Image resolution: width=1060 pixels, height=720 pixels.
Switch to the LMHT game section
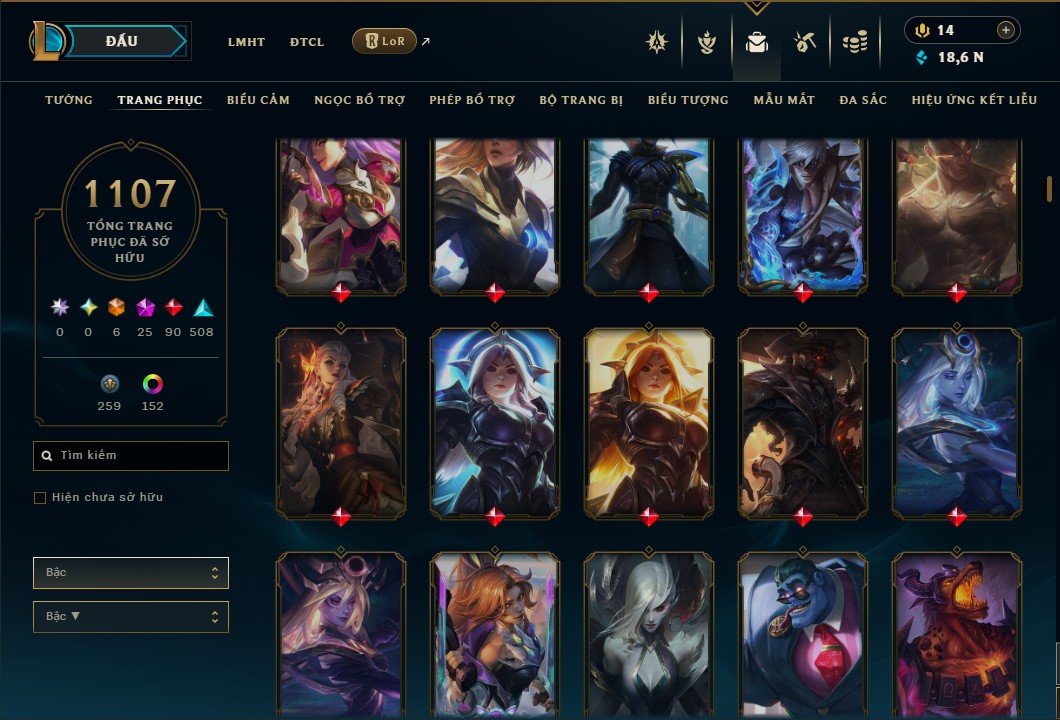246,42
